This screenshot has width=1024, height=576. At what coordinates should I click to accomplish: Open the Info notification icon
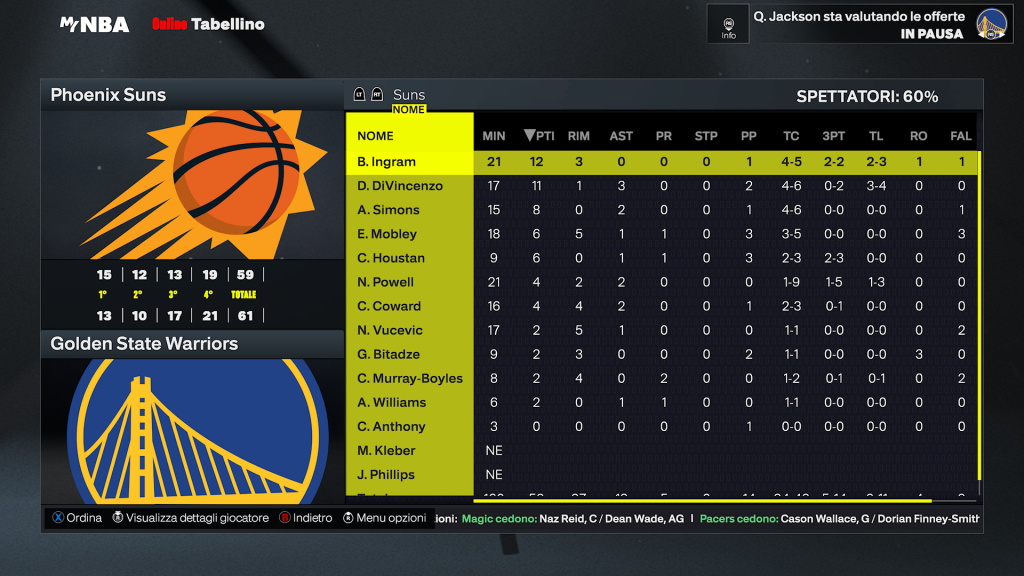[728, 25]
